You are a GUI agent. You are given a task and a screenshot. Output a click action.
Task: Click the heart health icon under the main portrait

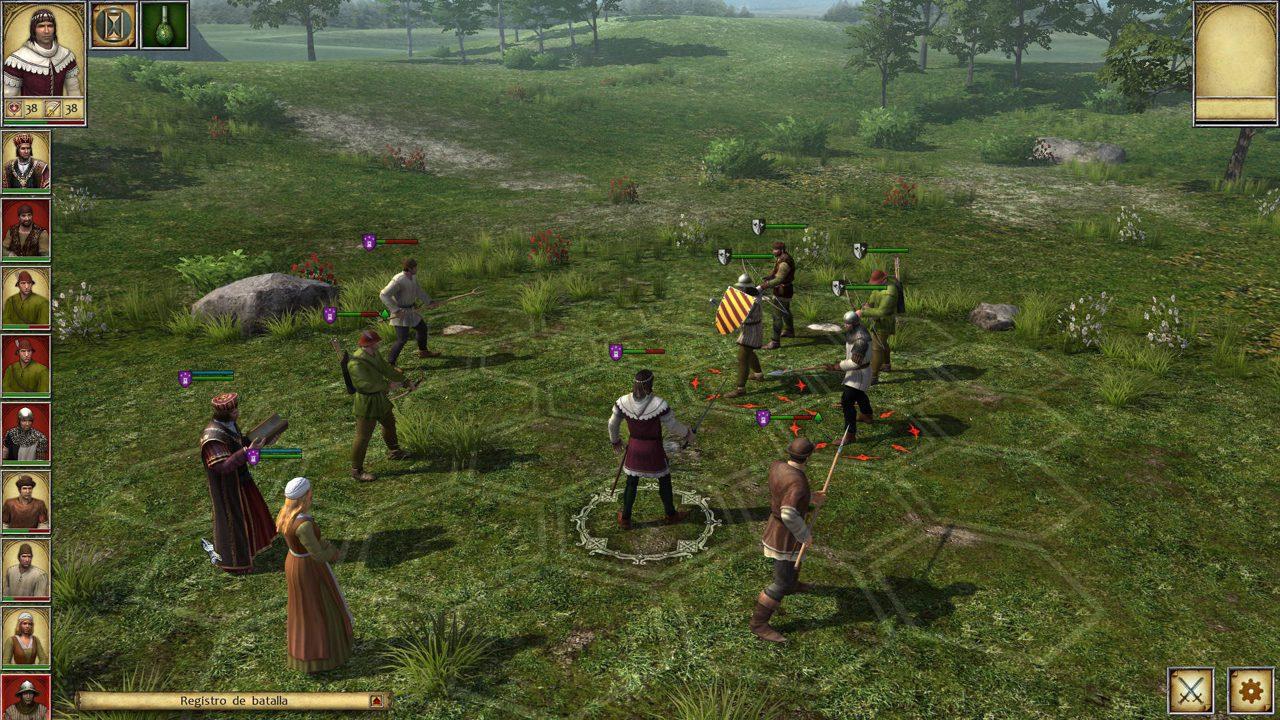click(13, 106)
